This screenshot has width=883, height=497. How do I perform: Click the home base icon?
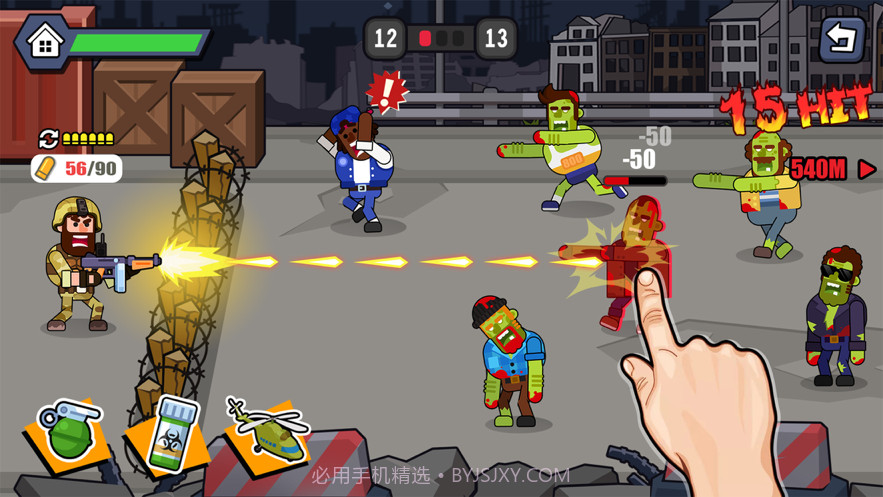coord(44,42)
